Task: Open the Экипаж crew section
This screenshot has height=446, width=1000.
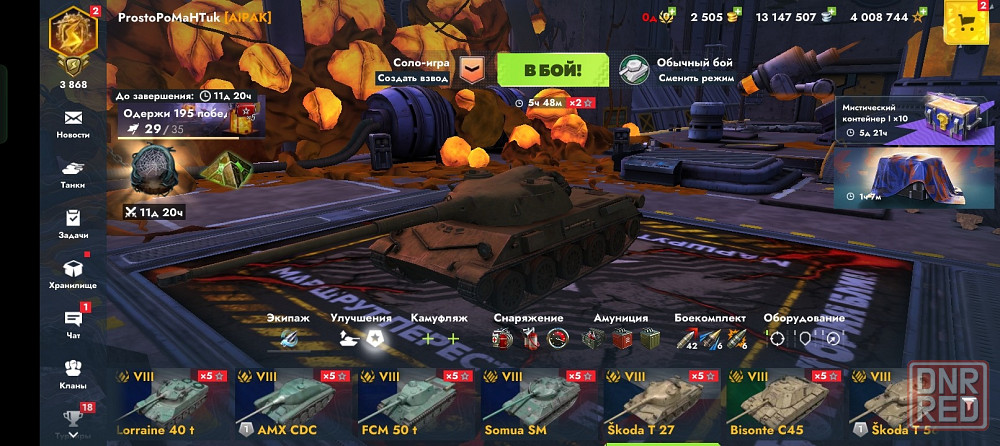Action: coord(287,333)
